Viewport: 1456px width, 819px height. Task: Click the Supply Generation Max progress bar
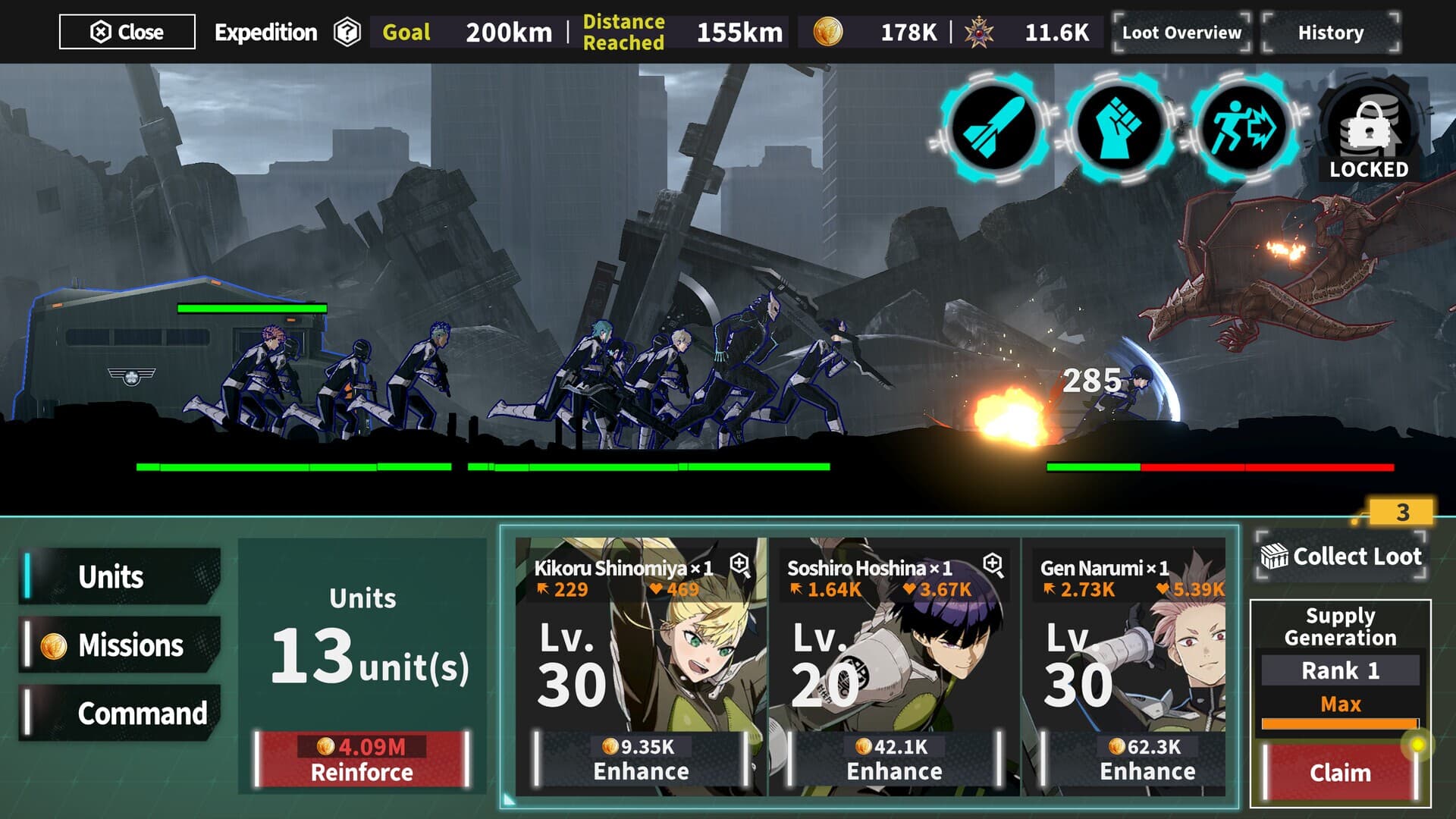(1339, 723)
